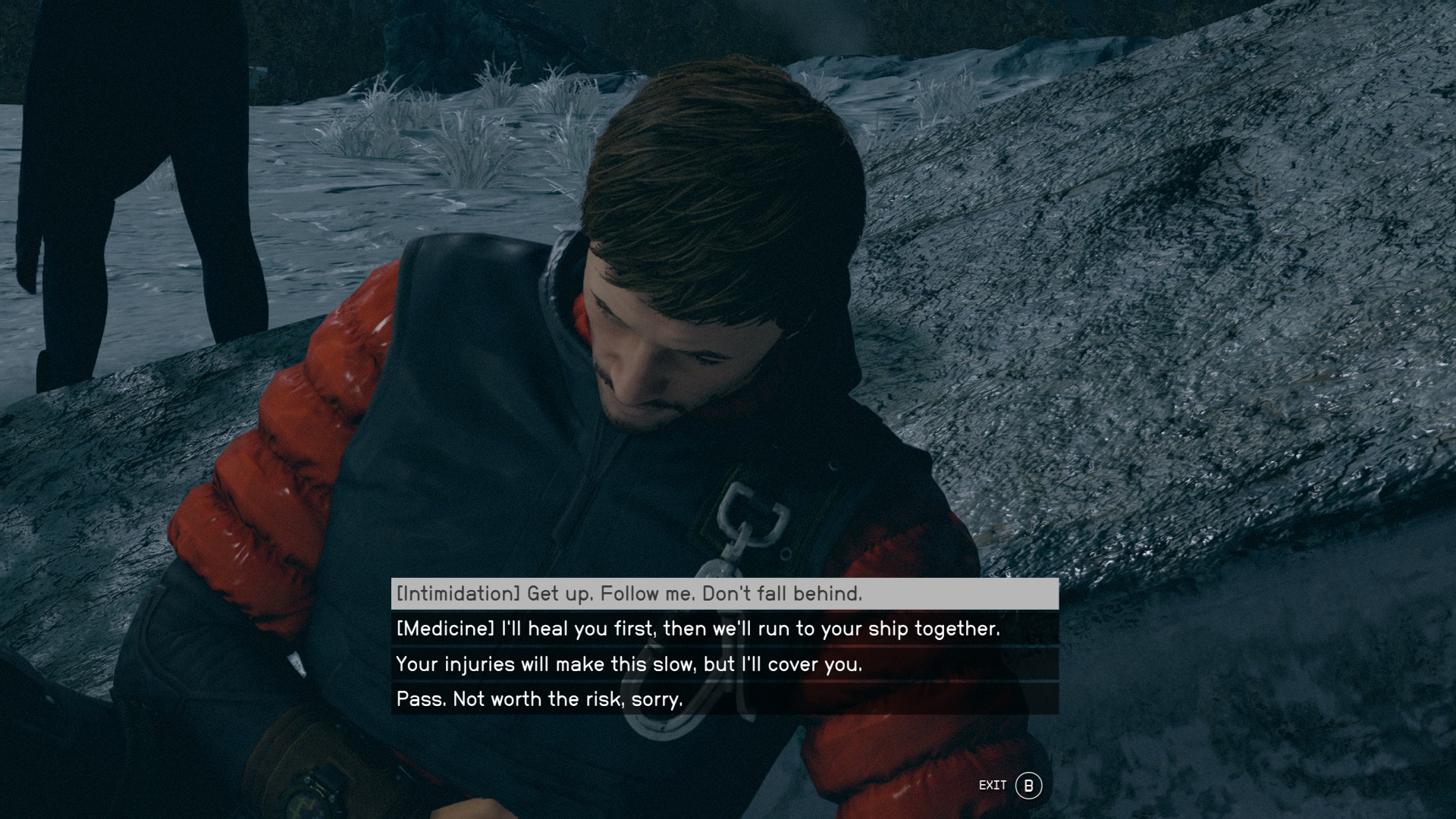The image size is (1456, 819).
Task: Click the circular B prompt icon
Action: (1028, 786)
